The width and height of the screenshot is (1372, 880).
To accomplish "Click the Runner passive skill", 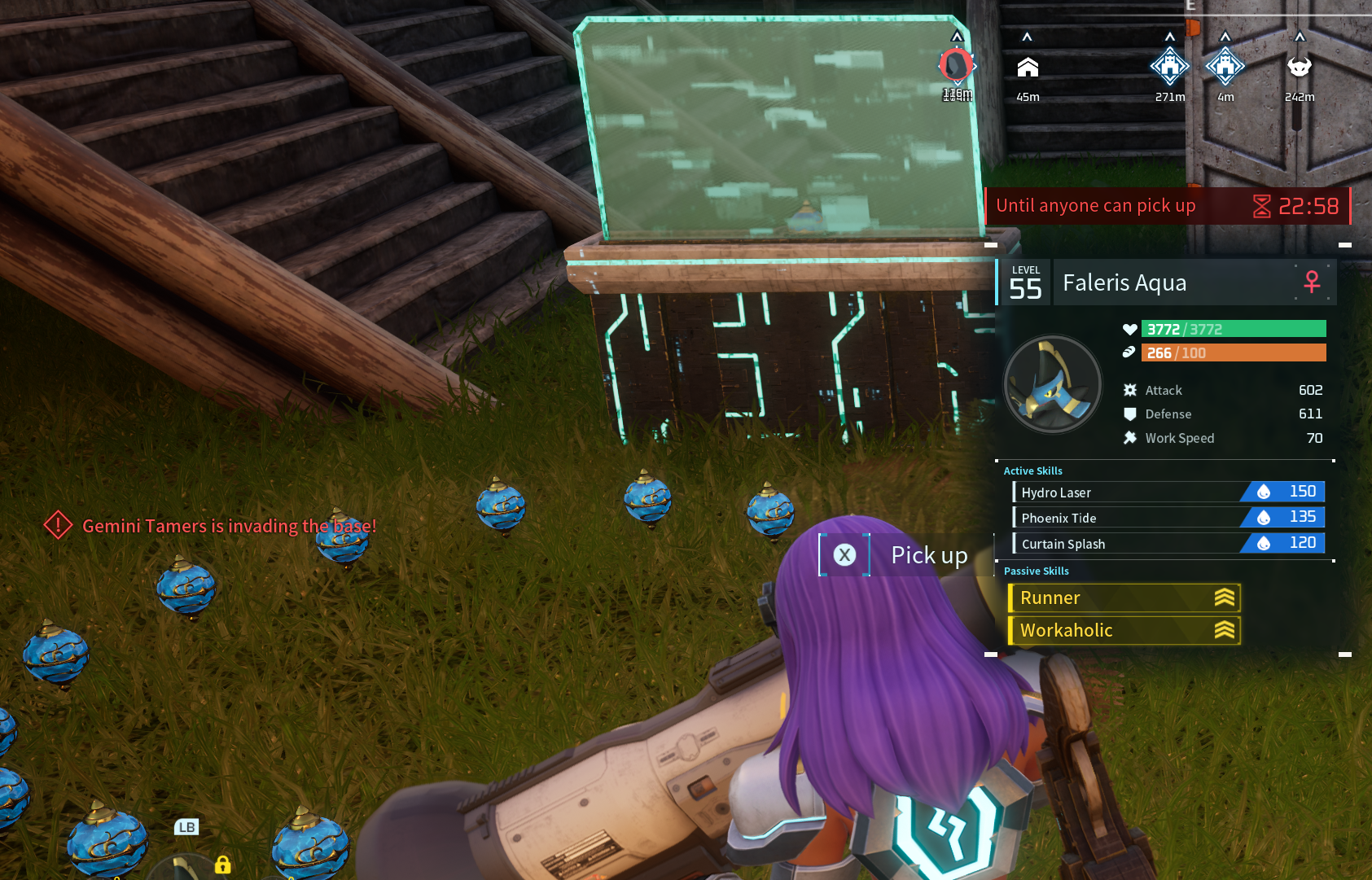I will (1124, 598).
